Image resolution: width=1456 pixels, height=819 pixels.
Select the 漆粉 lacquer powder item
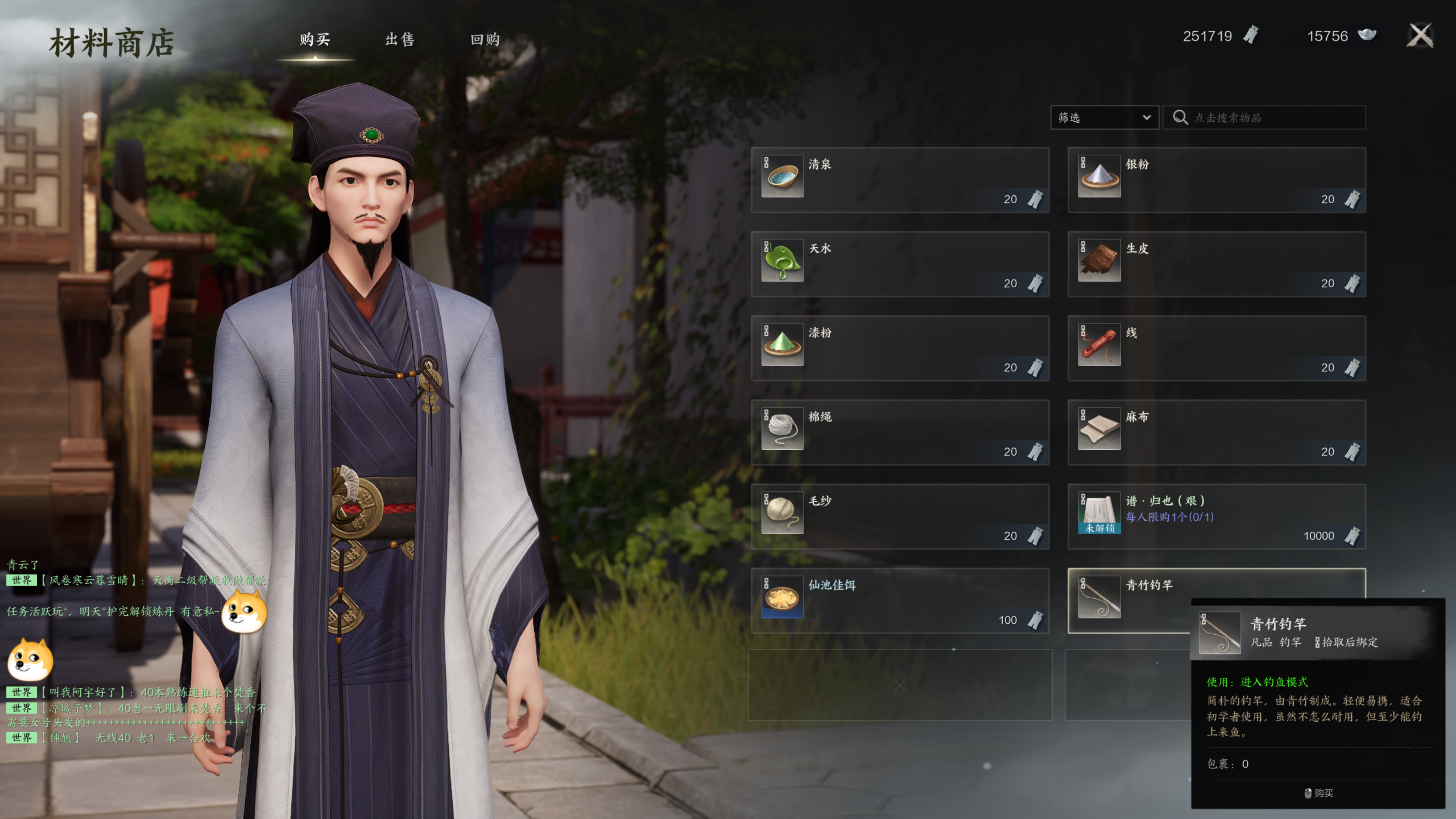pyautogui.click(x=899, y=348)
